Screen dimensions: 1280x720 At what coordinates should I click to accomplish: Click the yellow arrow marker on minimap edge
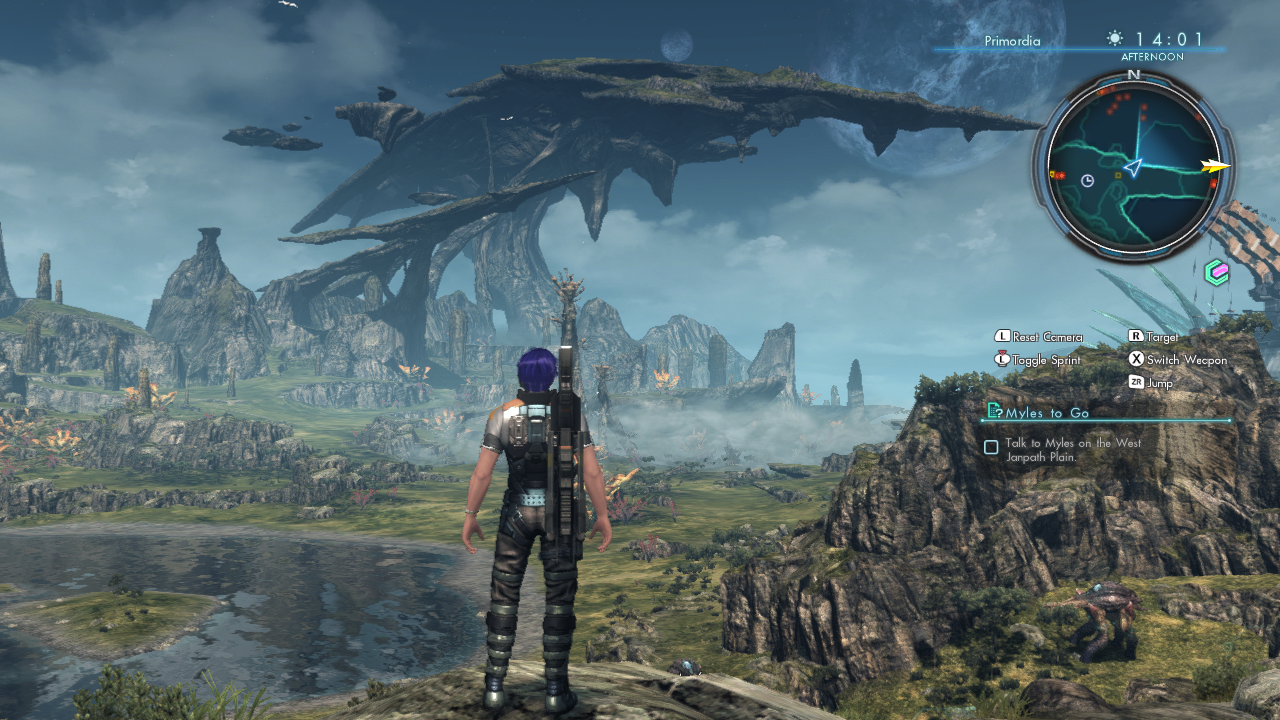pyautogui.click(x=1216, y=167)
